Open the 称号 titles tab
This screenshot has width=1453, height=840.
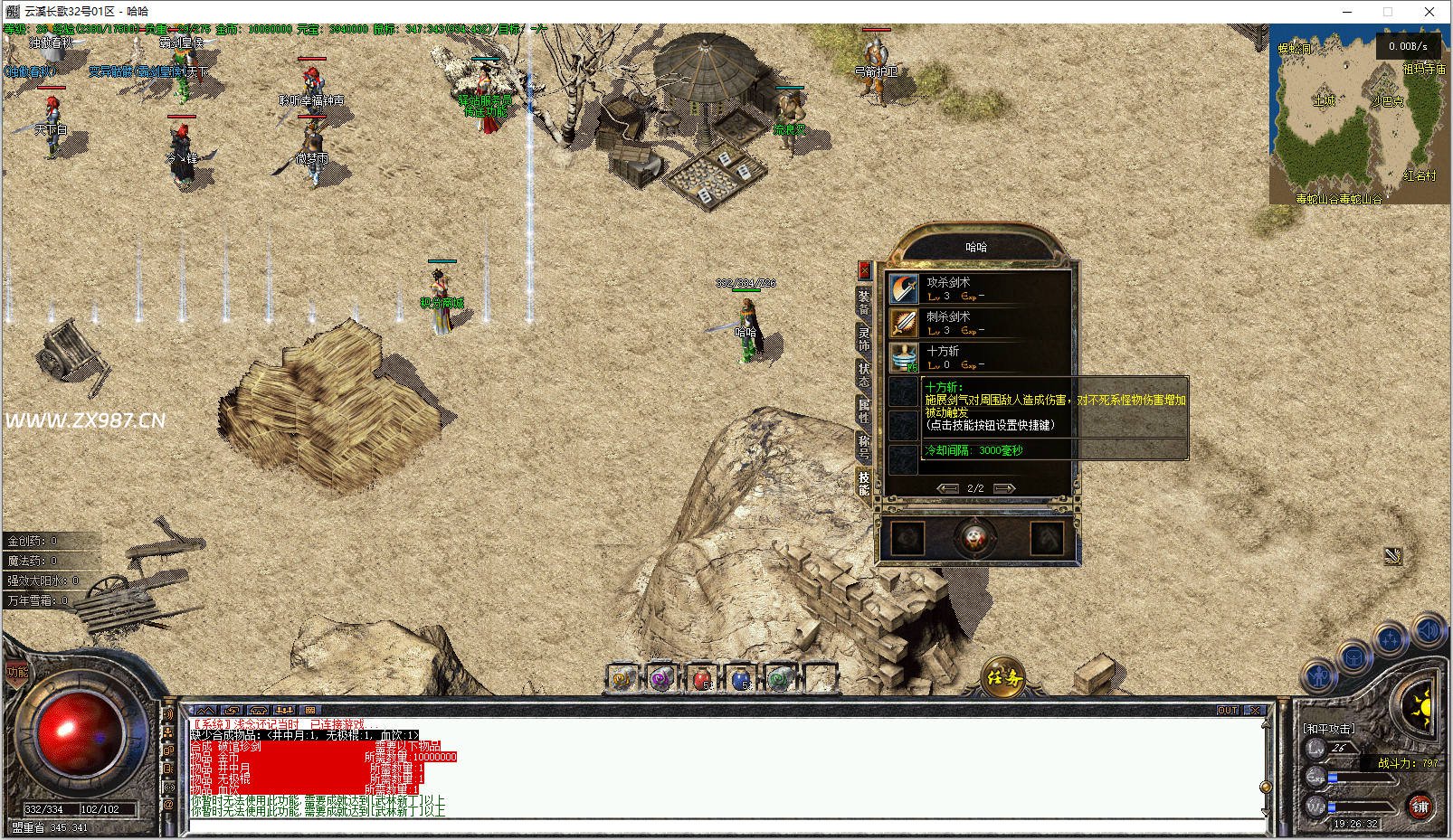tap(864, 447)
